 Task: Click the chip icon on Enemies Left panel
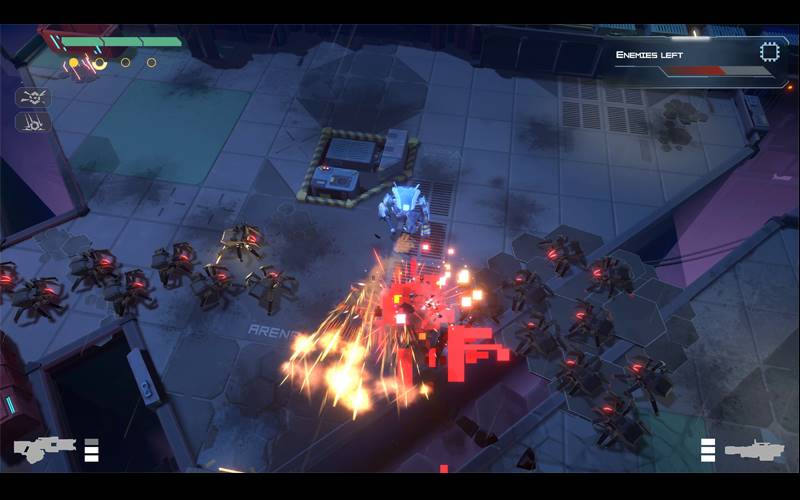click(x=769, y=52)
